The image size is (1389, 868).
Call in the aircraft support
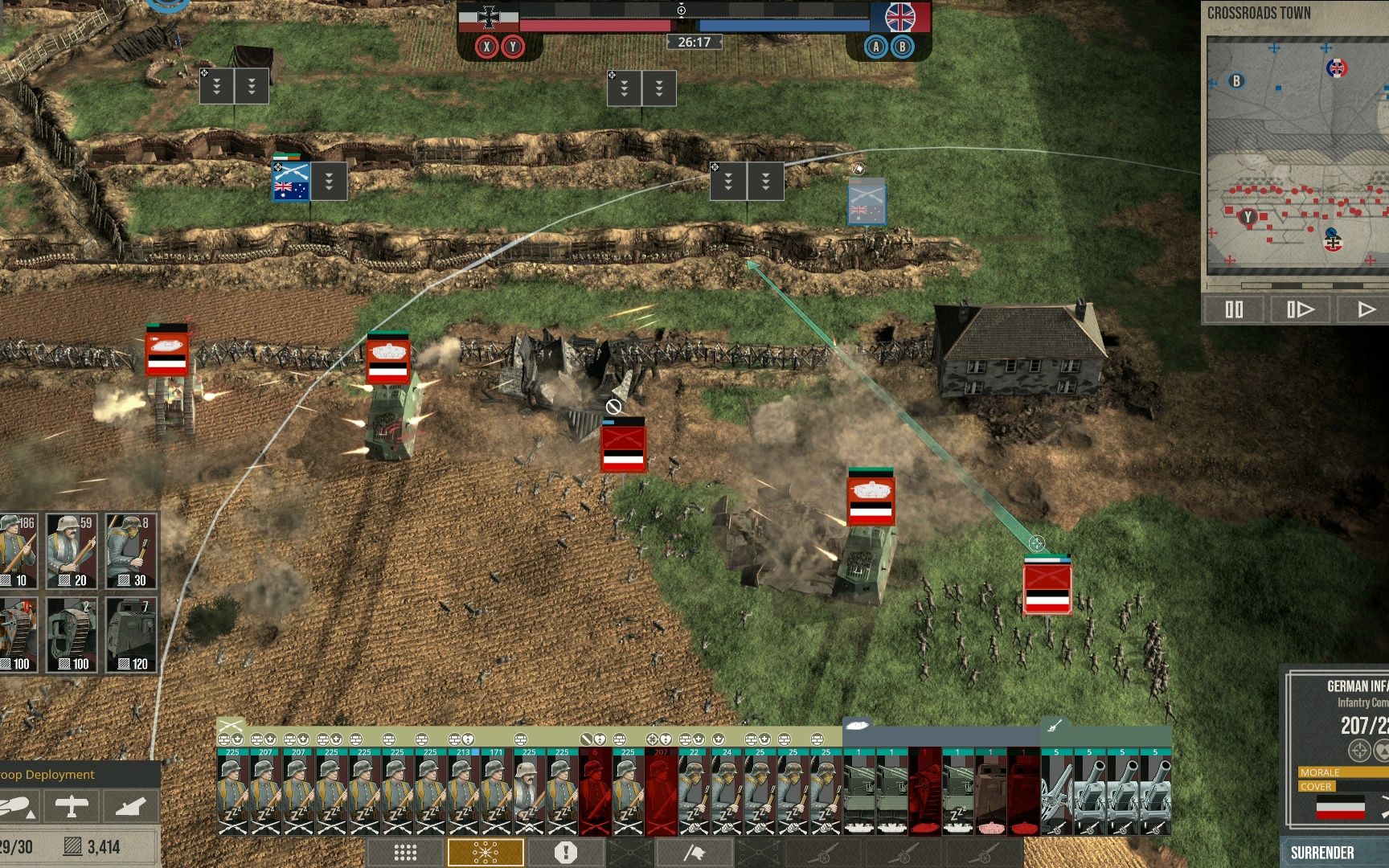click(72, 806)
